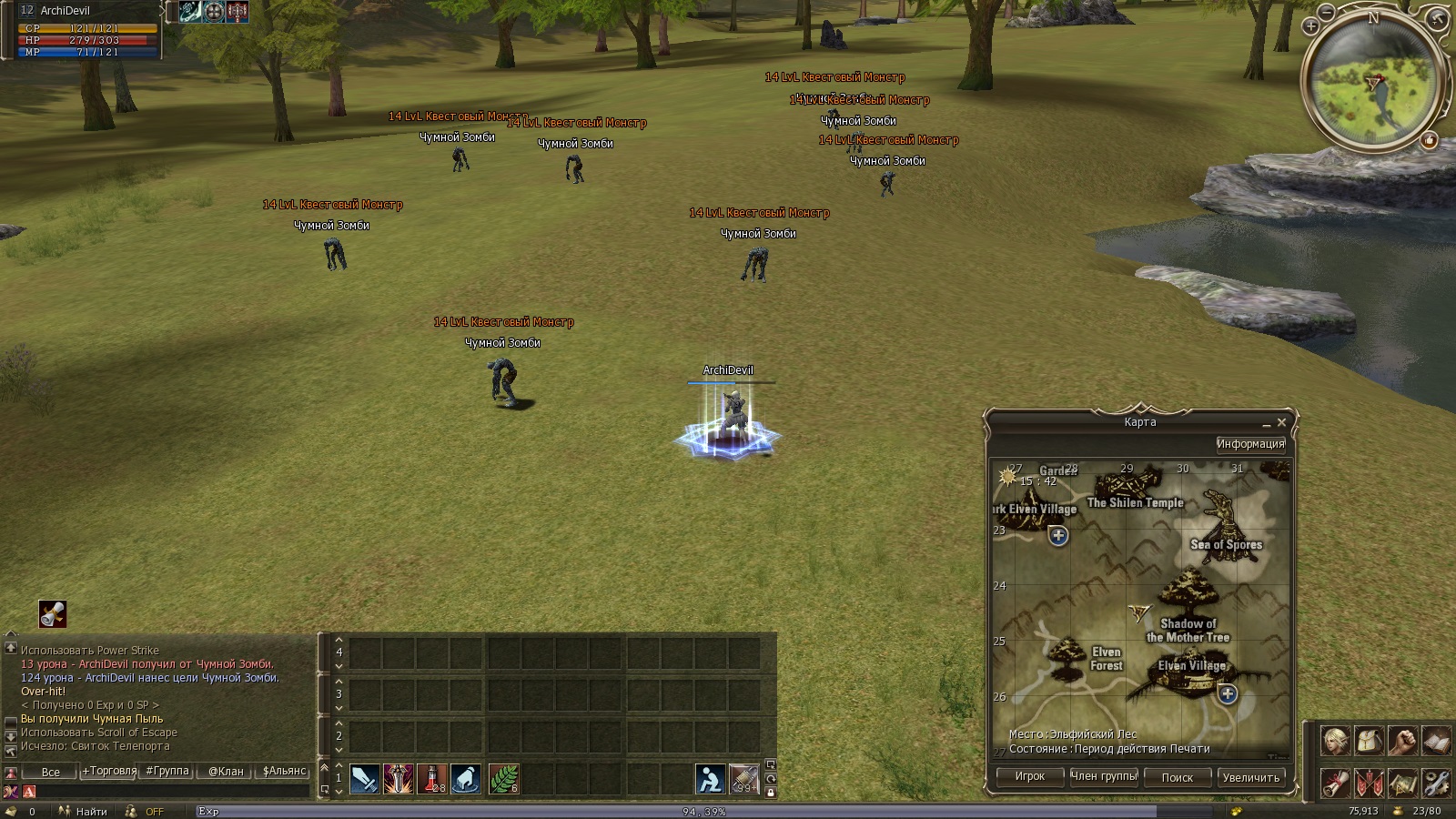Open the #Группа chat tab
Viewport: 1456px width, 819px height.
tap(167, 771)
